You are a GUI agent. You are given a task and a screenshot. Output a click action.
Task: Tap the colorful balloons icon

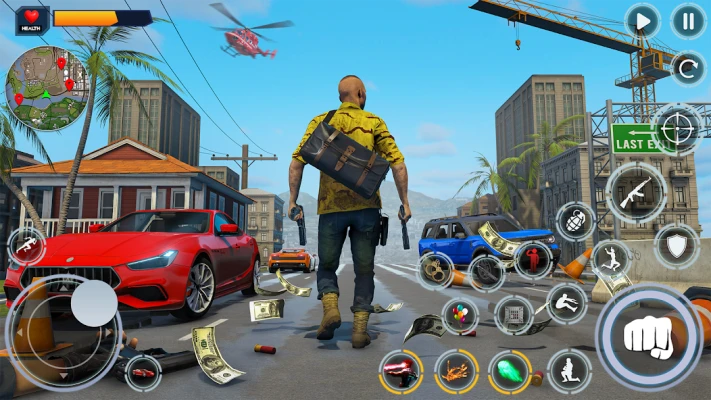pos(460,316)
